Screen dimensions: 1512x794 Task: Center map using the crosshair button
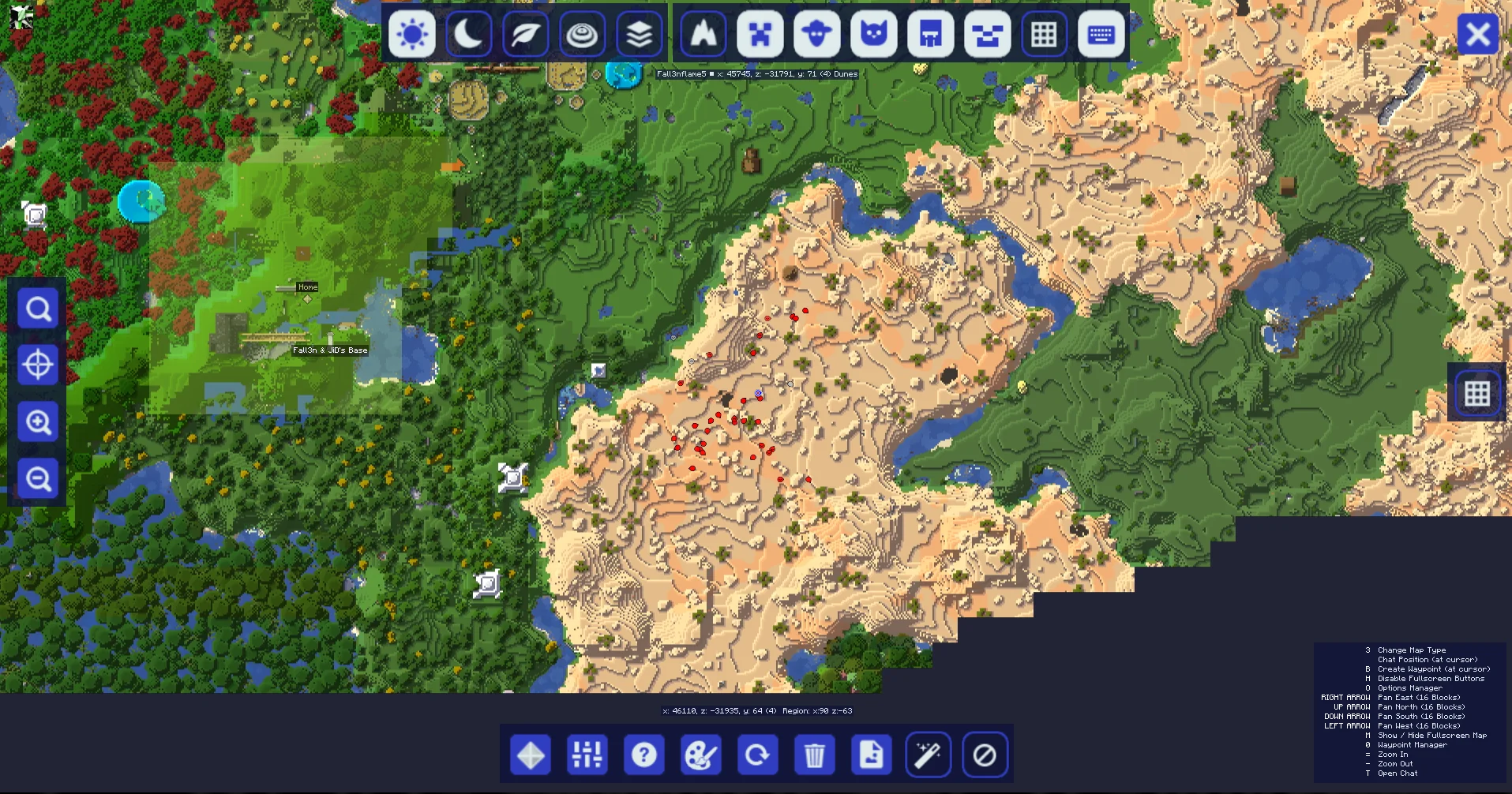39,365
